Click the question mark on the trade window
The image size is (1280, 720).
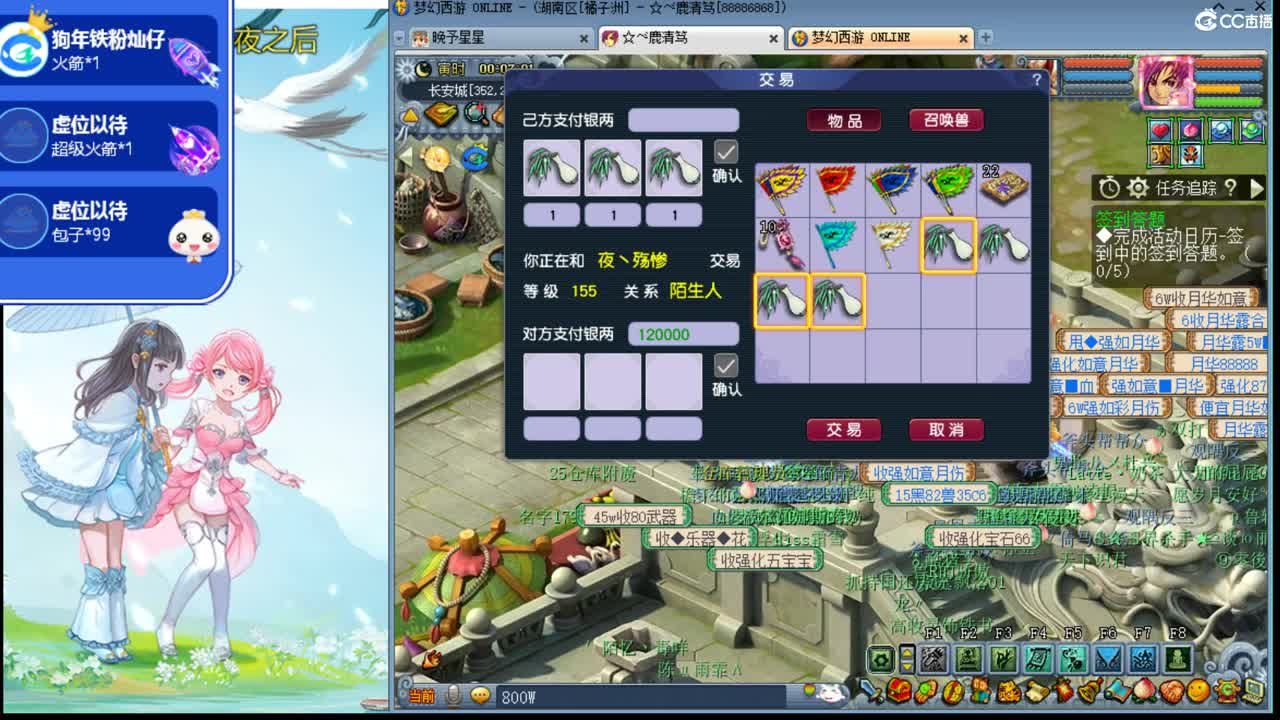tap(1037, 80)
